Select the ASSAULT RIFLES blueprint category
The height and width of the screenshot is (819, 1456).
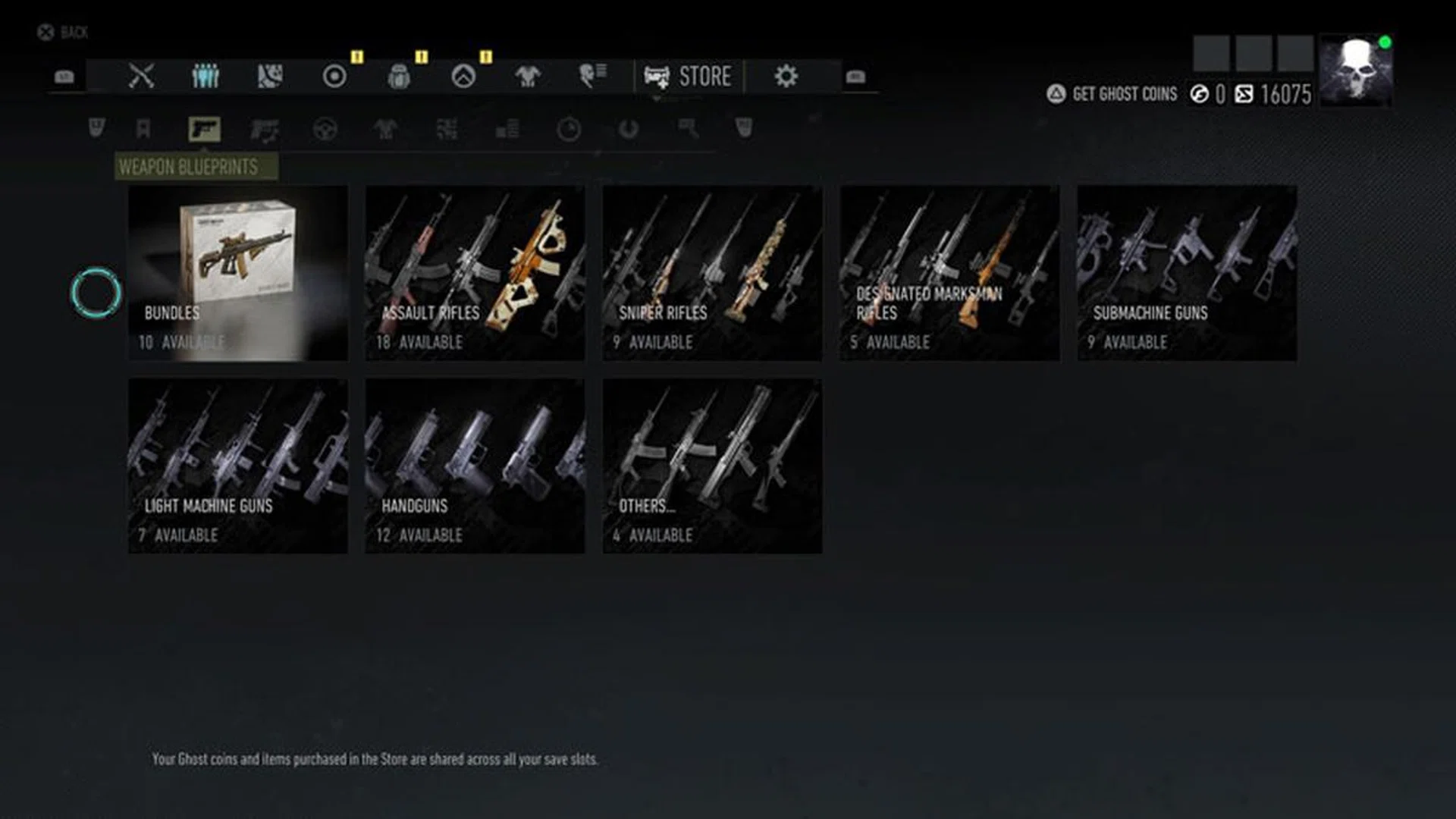pos(474,275)
